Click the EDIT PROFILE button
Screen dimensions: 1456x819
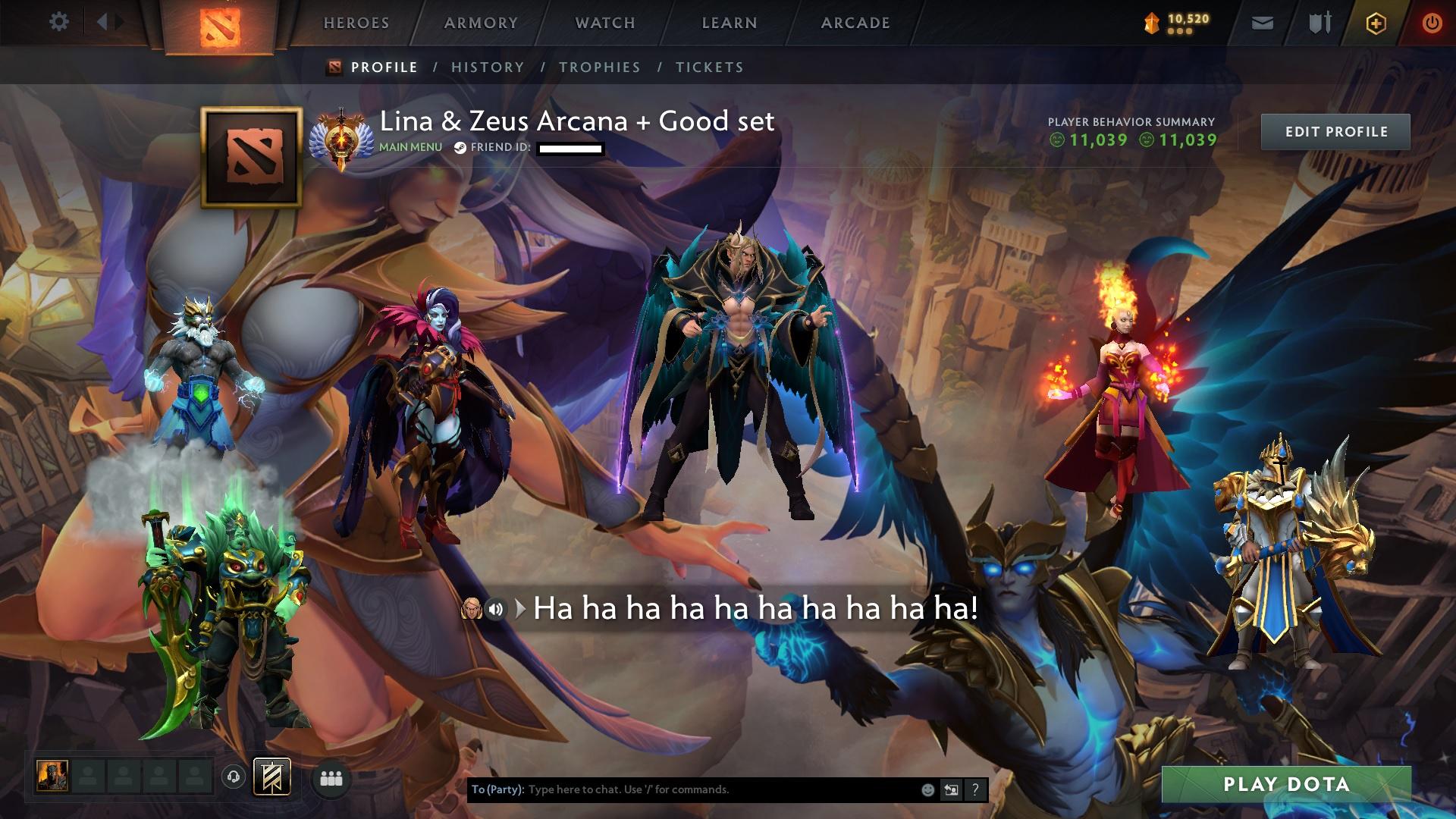pos(1337,131)
